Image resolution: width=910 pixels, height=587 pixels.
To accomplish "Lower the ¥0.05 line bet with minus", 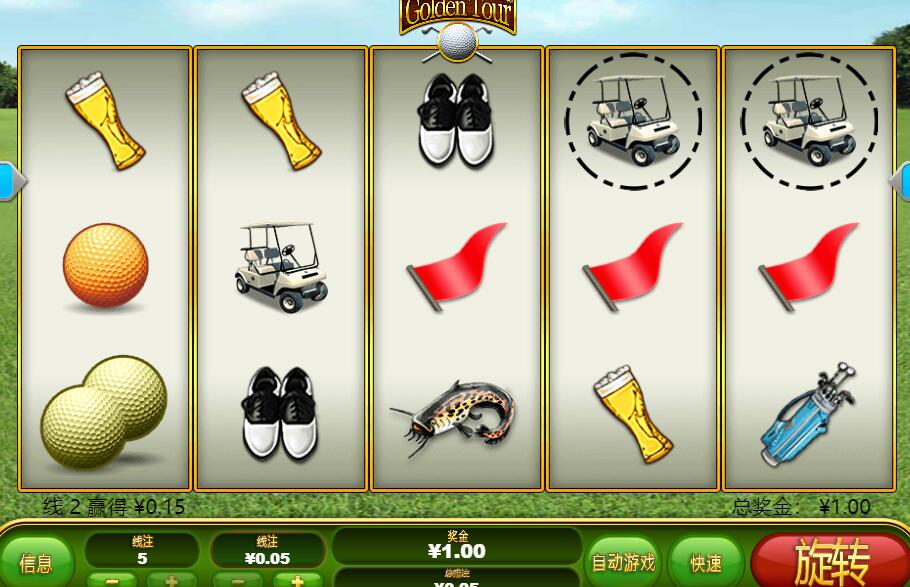I will pos(238,580).
